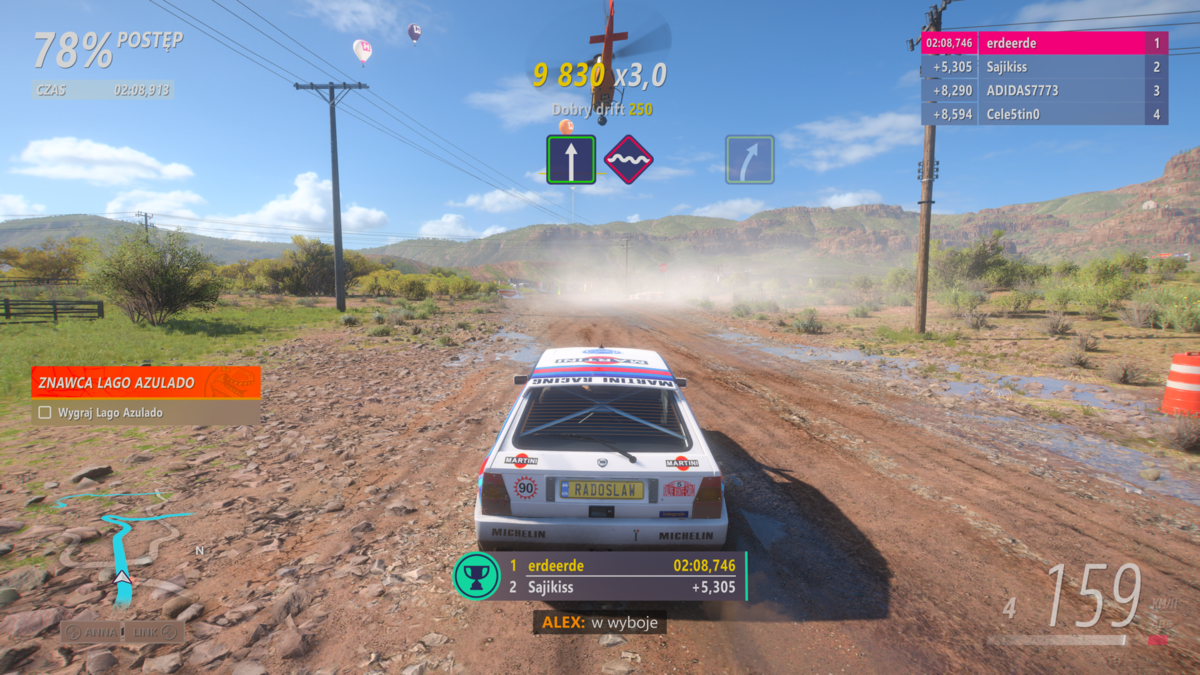Screen dimensions: 1200x675
Task: Choose ADIDAS7773 leaderboard entry
Action: point(1044,90)
